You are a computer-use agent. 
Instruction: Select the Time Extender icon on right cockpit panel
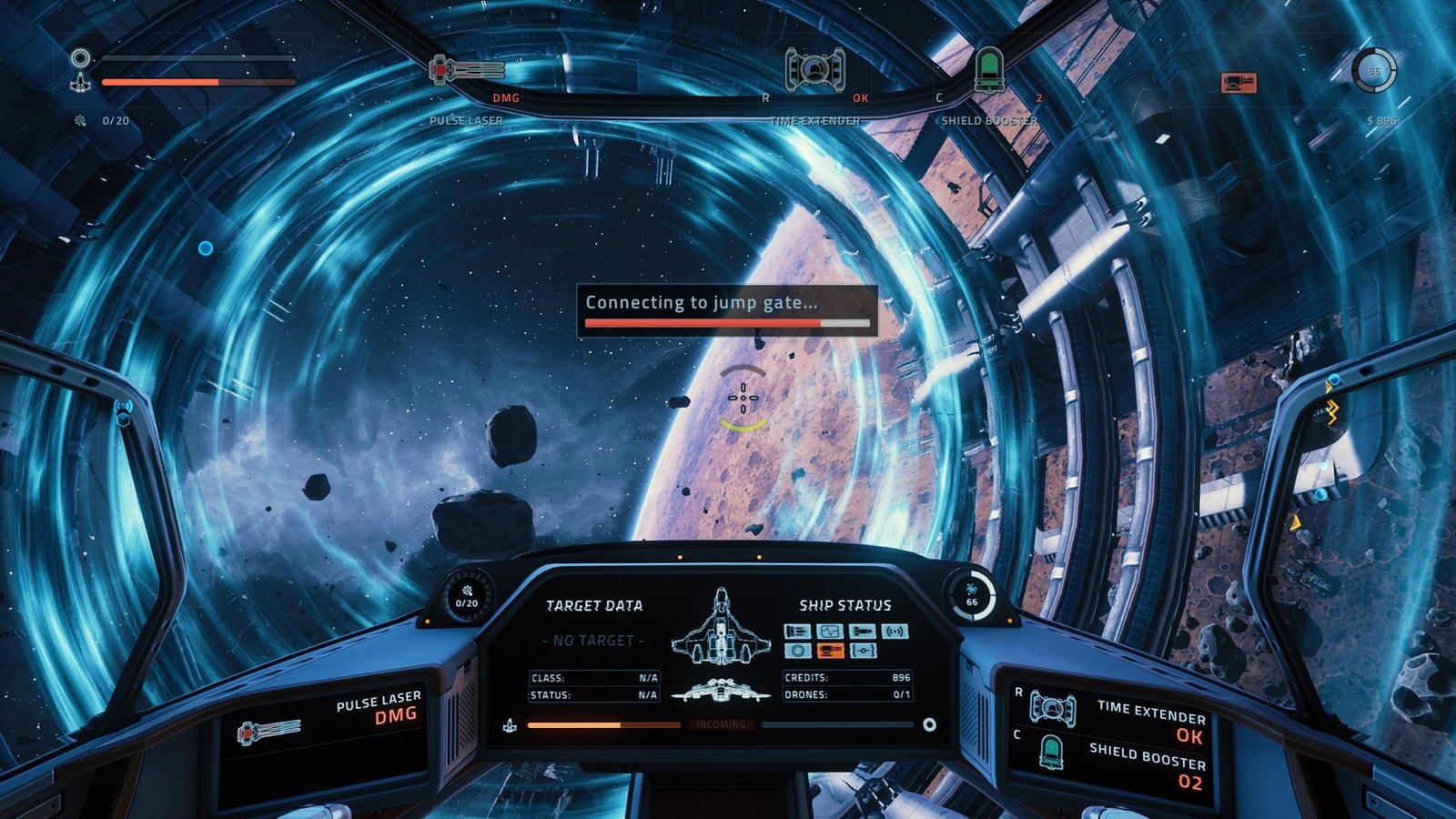tap(1052, 709)
